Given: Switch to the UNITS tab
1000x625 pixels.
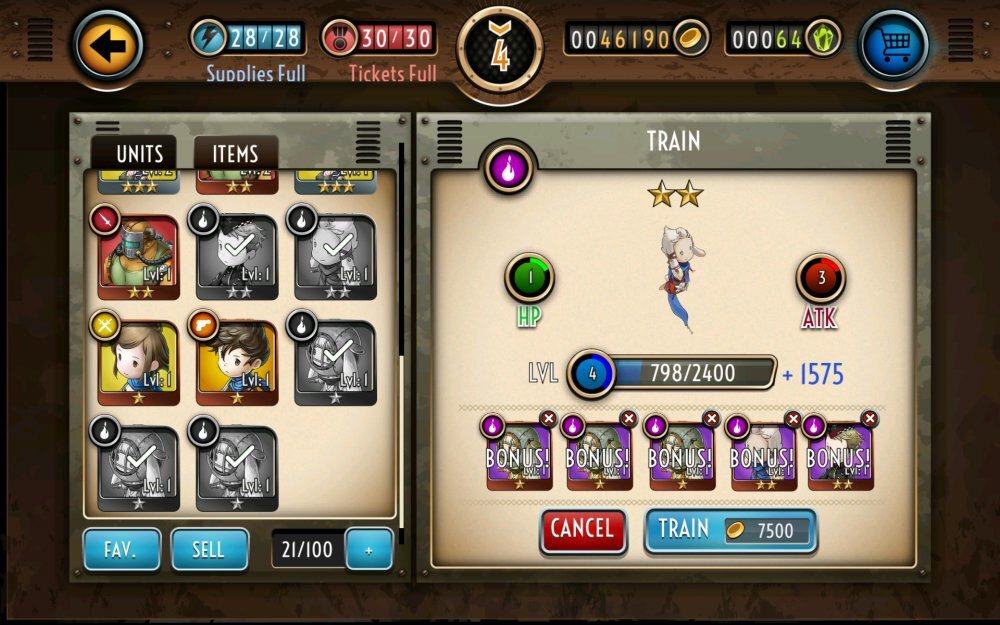Looking at the screenshot, I should 133,154.
